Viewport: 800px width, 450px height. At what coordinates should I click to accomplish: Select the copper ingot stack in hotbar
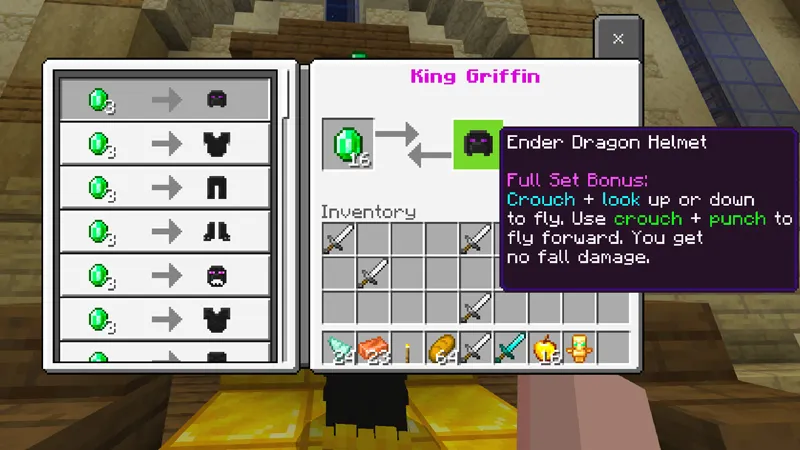click(x=373, y=348)
